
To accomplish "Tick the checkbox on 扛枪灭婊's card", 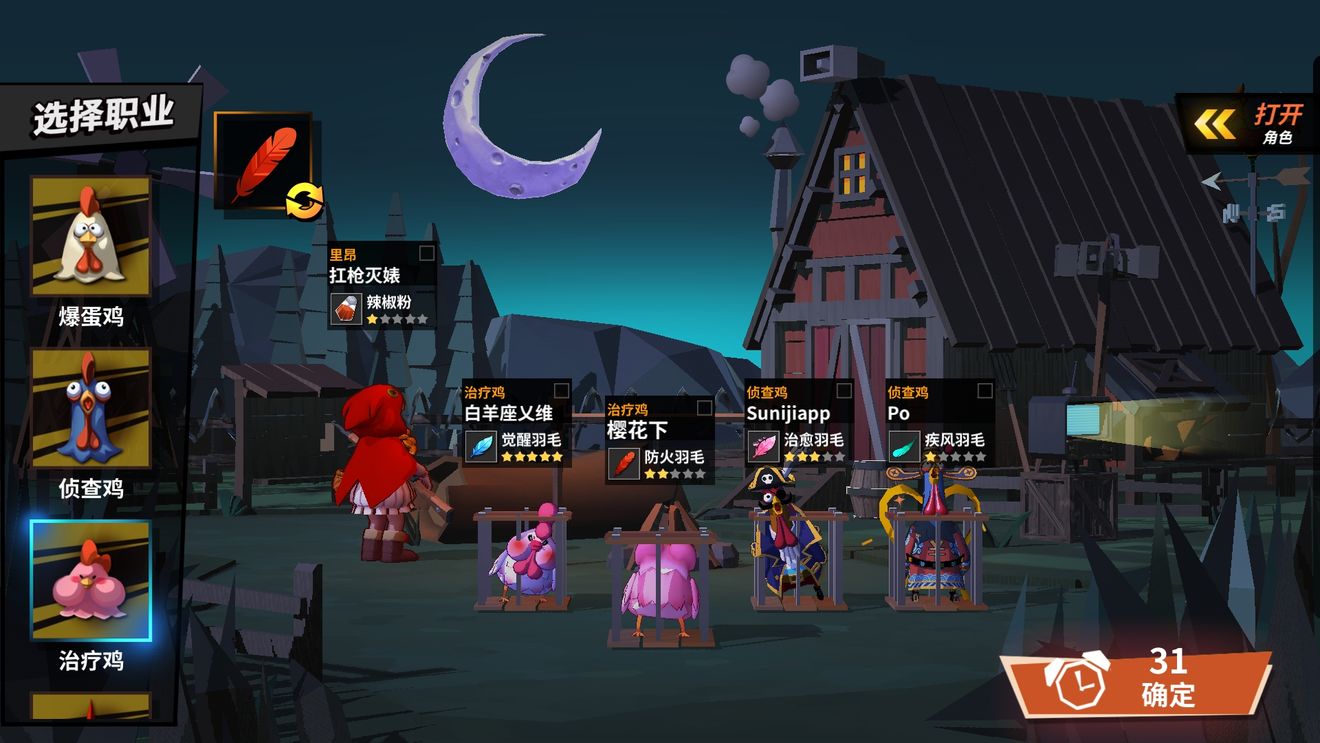I will point(427,254).
